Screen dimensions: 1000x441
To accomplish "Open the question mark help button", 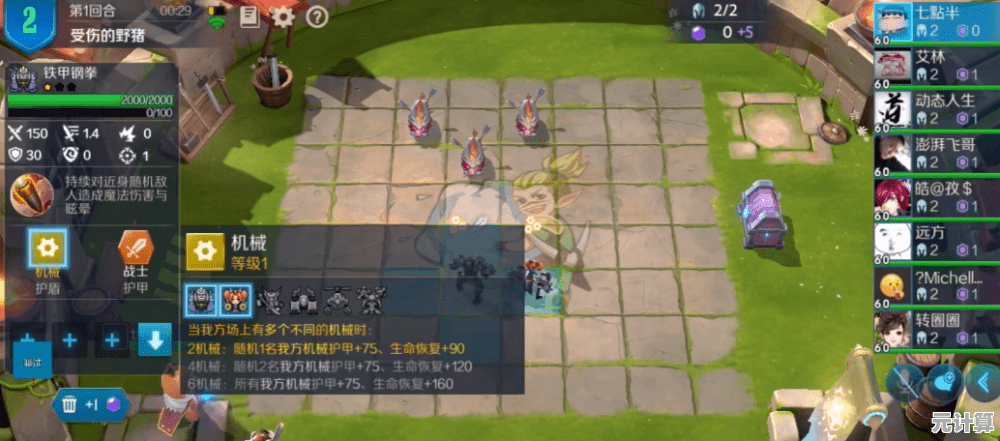I will (317, 16).
